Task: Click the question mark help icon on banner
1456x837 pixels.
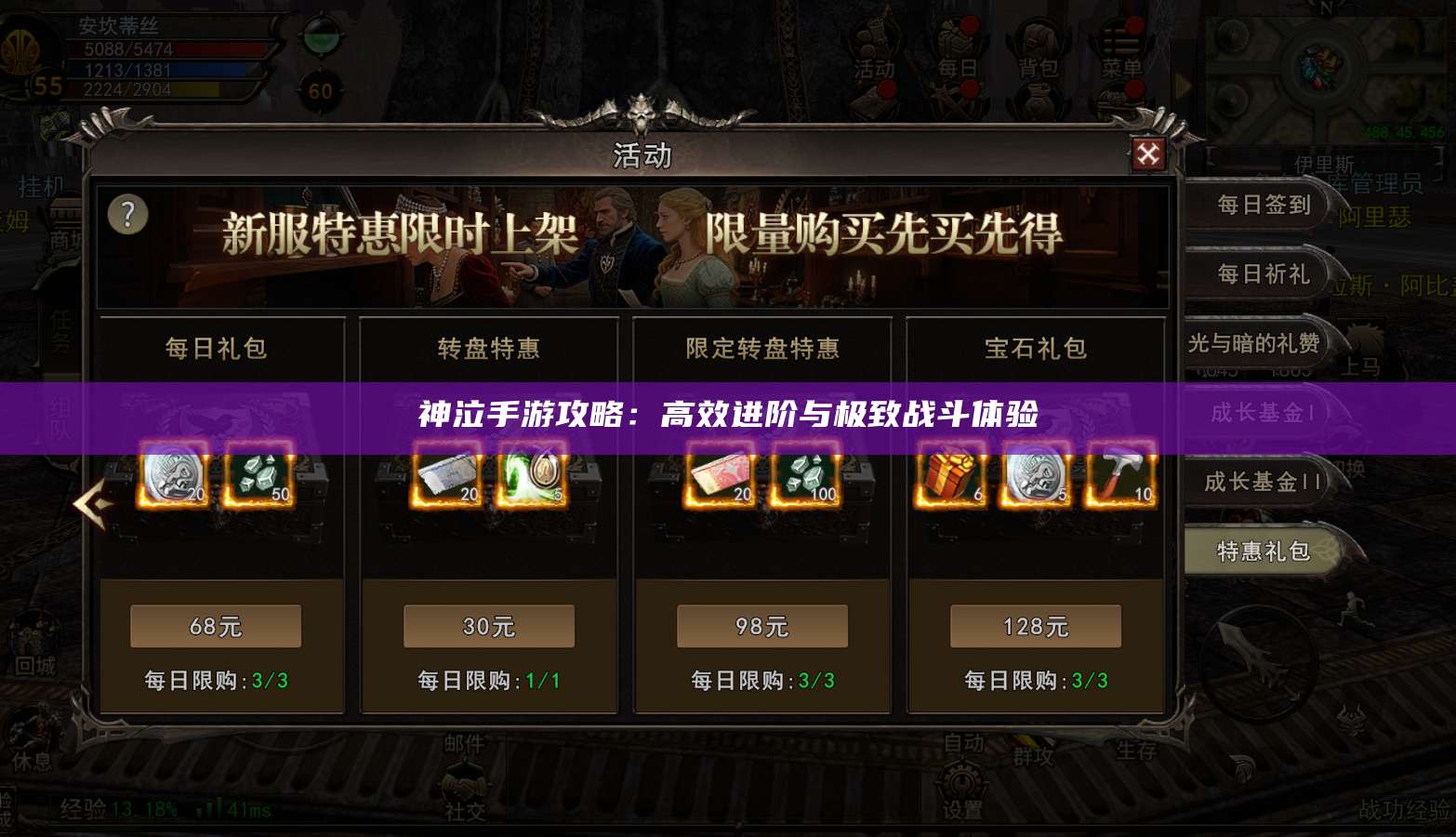Action: [x=127, y=213]
